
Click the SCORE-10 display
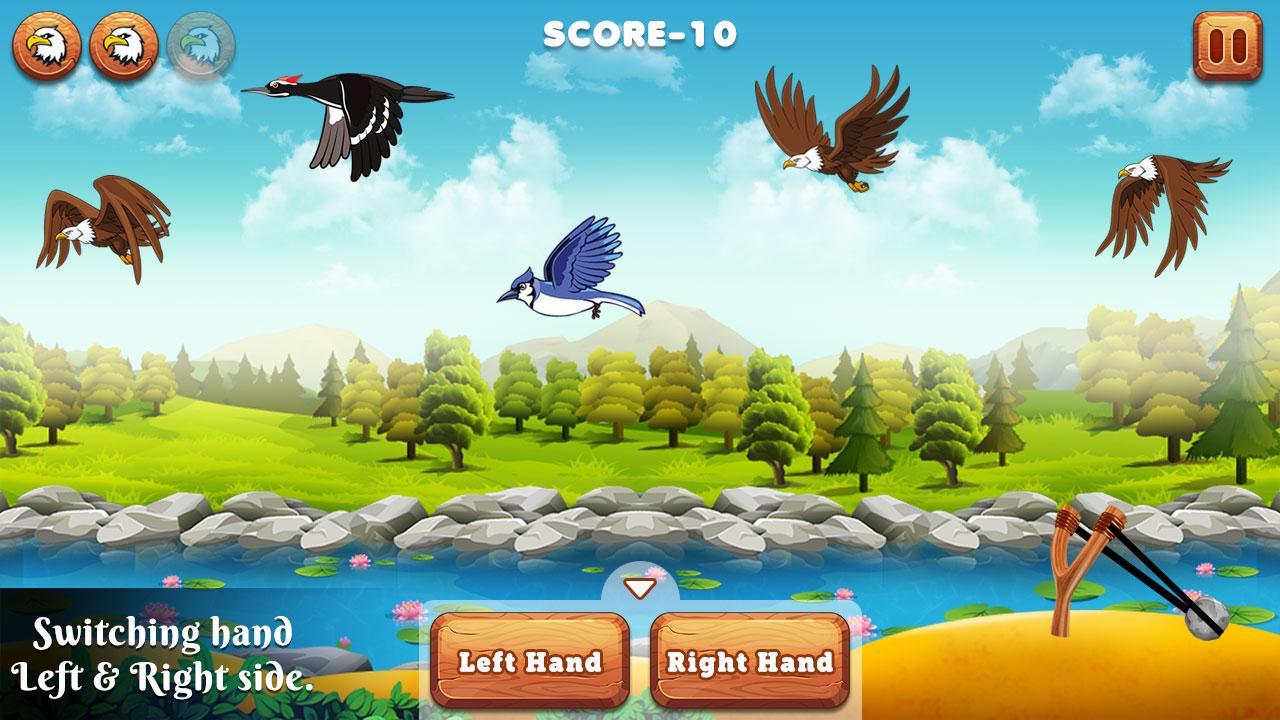(x=639, y=32)
